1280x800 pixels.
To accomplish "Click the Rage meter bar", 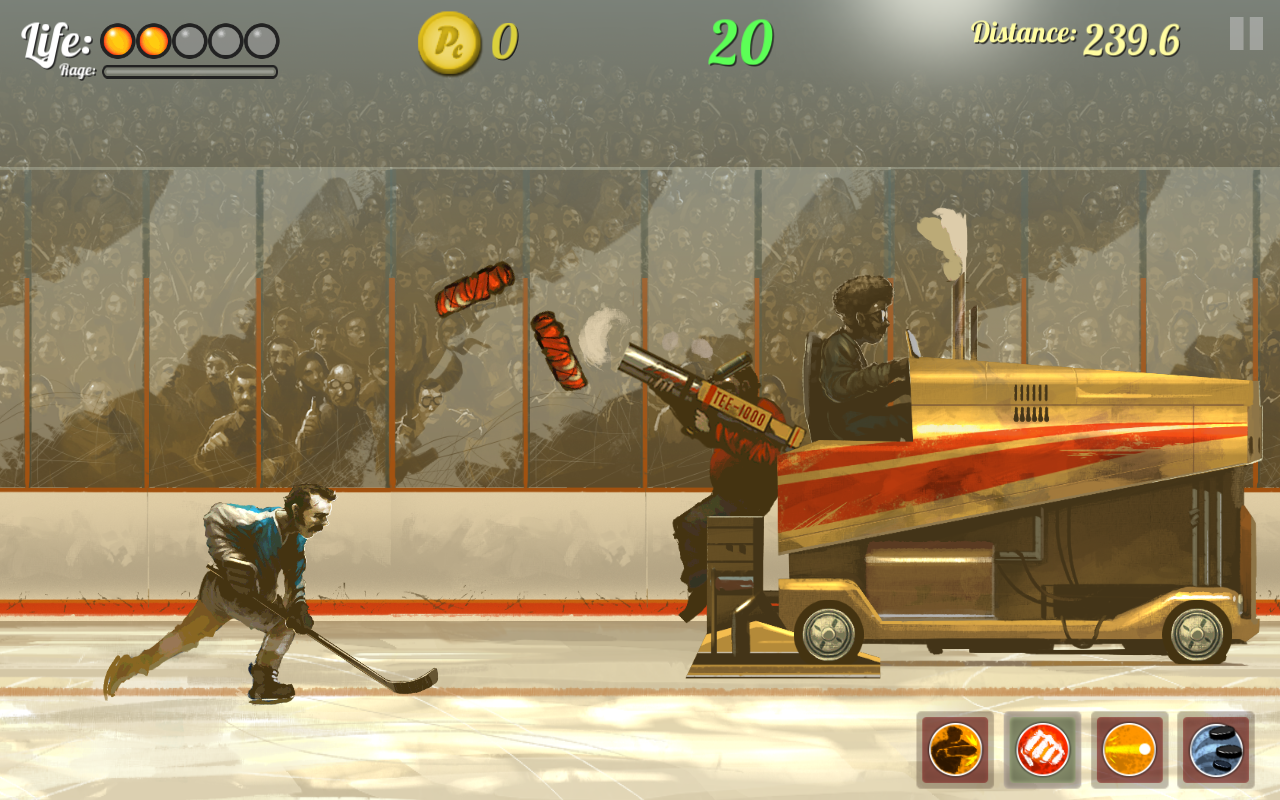I will [188, 71].
